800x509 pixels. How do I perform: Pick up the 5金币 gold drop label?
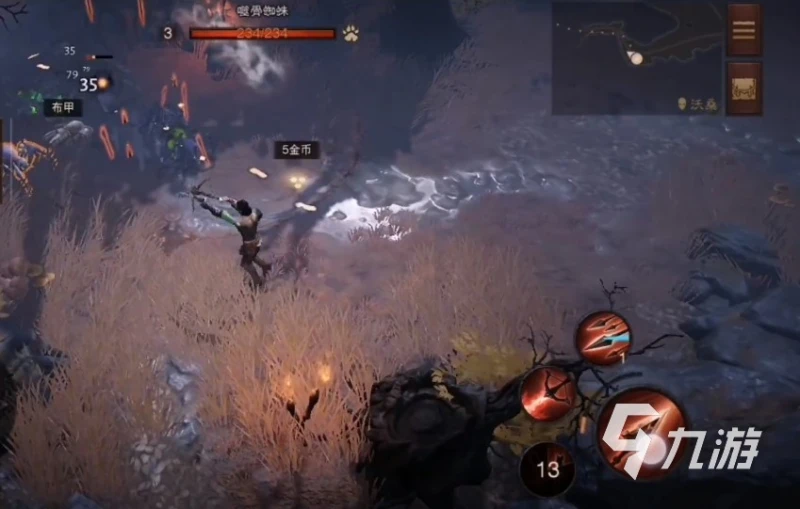click(298, 150)
